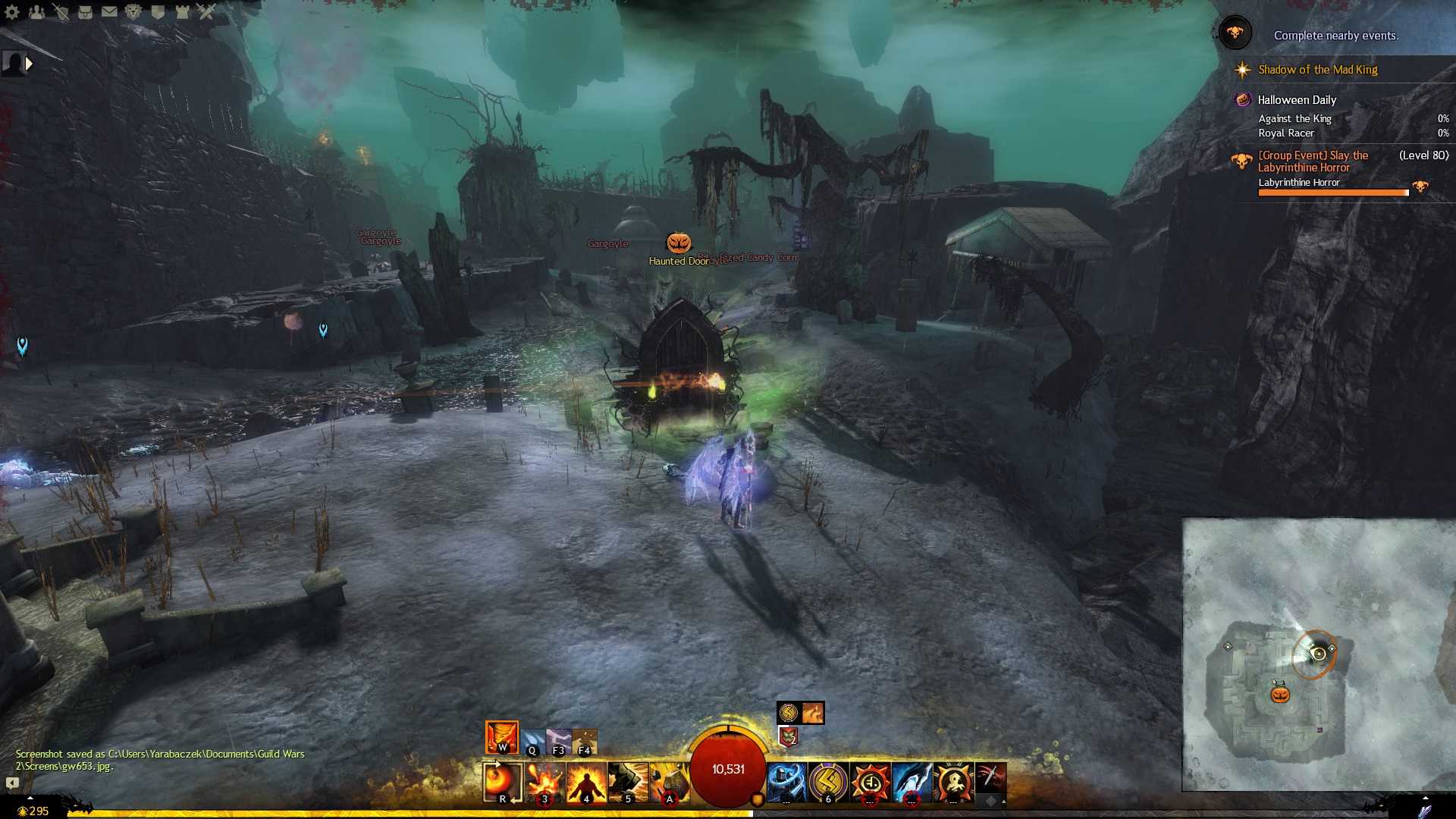Click the pumpkin marker on the minimap
Viewport: 1456px width, 819px height.
pos(1280,695)
